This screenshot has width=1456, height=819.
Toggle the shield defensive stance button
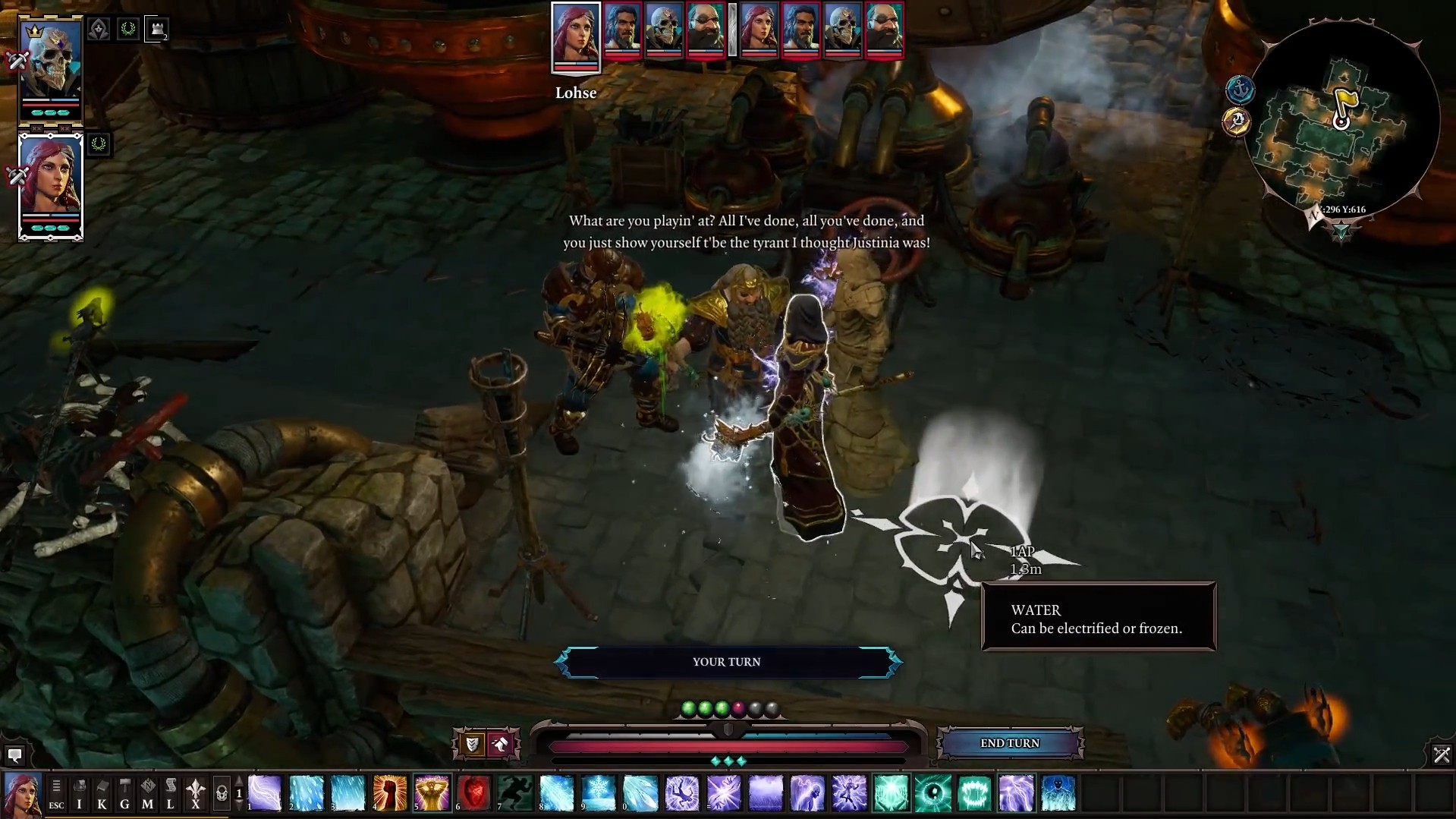pyautogui.click(x=472, y=744)
